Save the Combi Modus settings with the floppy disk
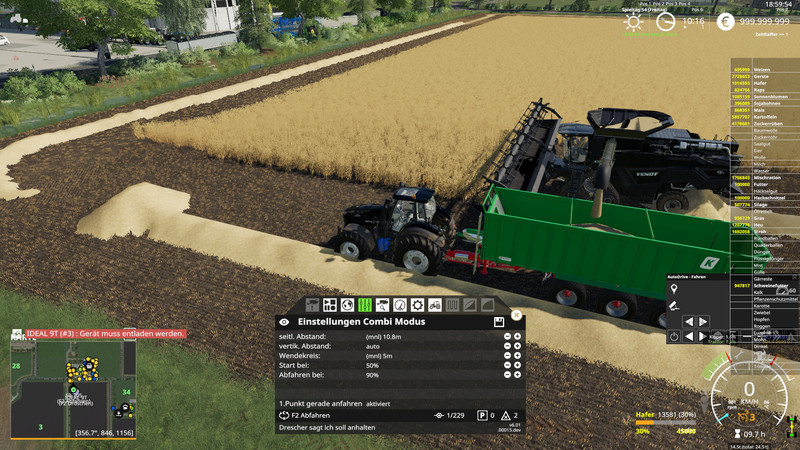 [x=498, y=322]
